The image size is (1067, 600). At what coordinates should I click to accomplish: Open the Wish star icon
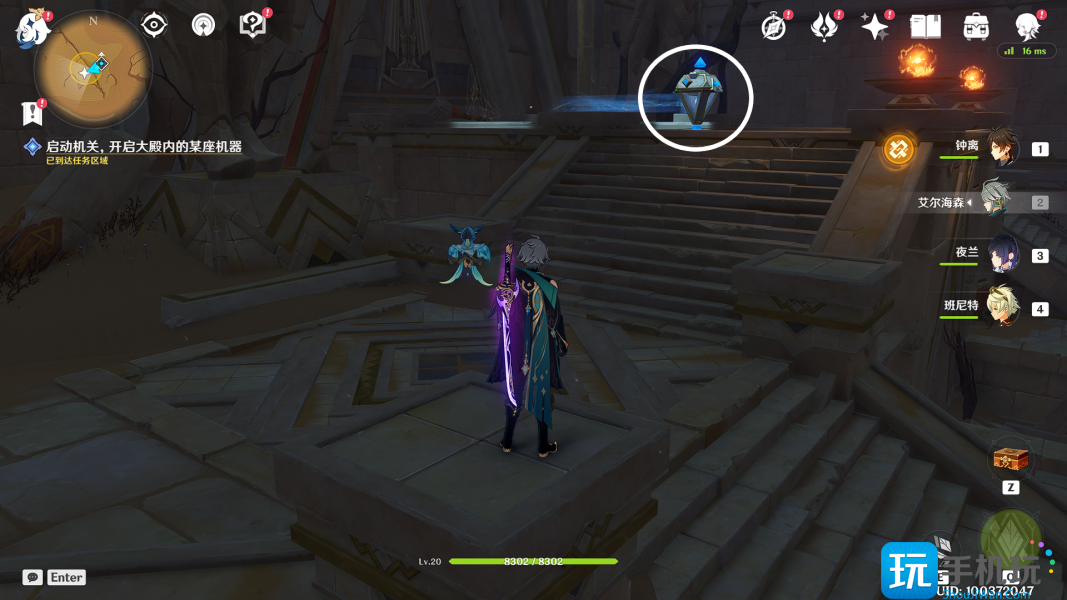pyautogui.click(x=875, y=27)
